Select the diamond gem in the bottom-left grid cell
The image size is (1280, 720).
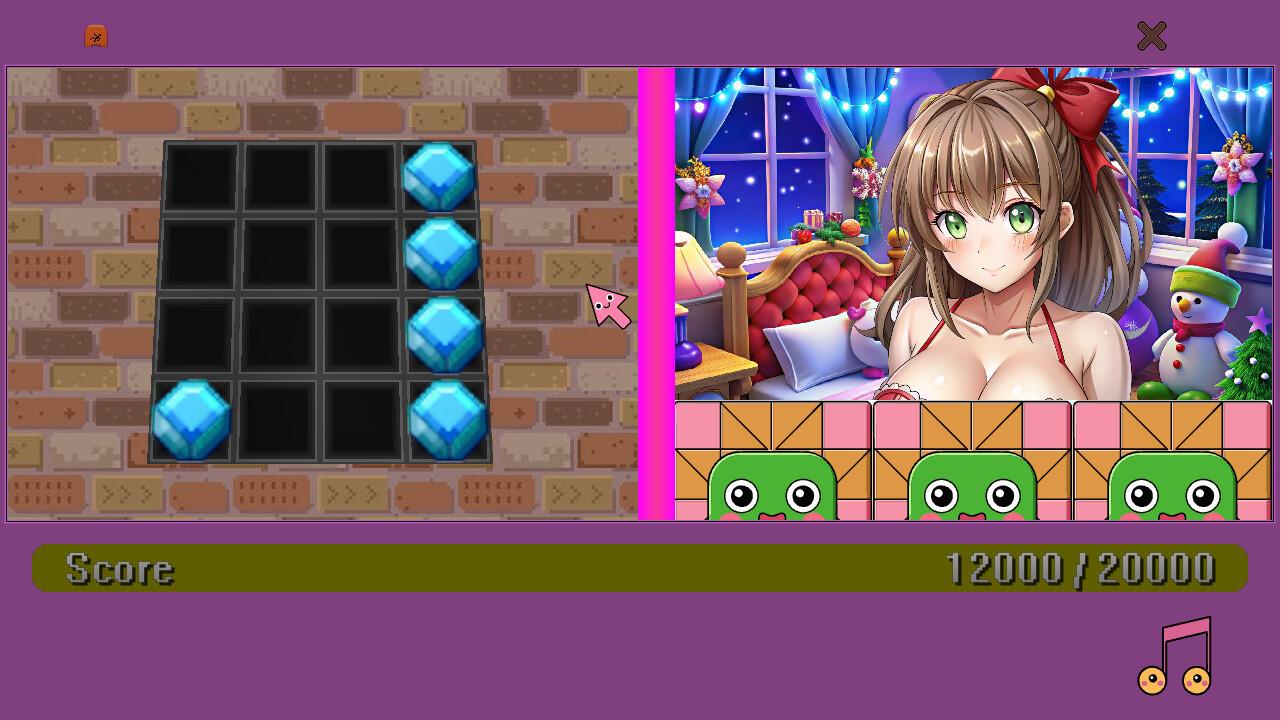click(x=191, y=422)
